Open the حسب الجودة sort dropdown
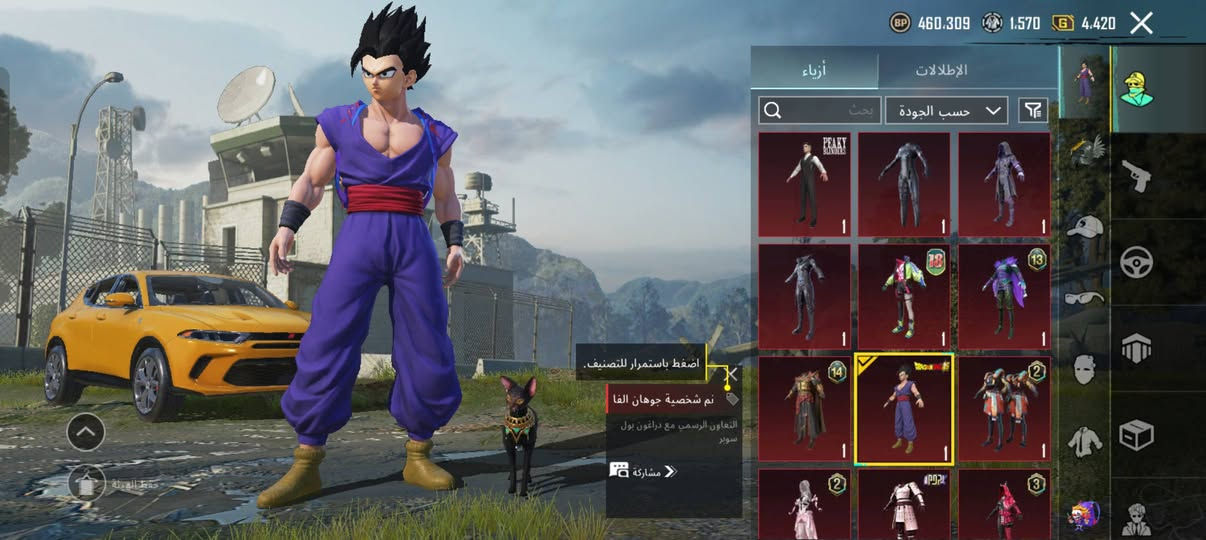This screenshot has height=540, width=1206. tap(946, 110)
